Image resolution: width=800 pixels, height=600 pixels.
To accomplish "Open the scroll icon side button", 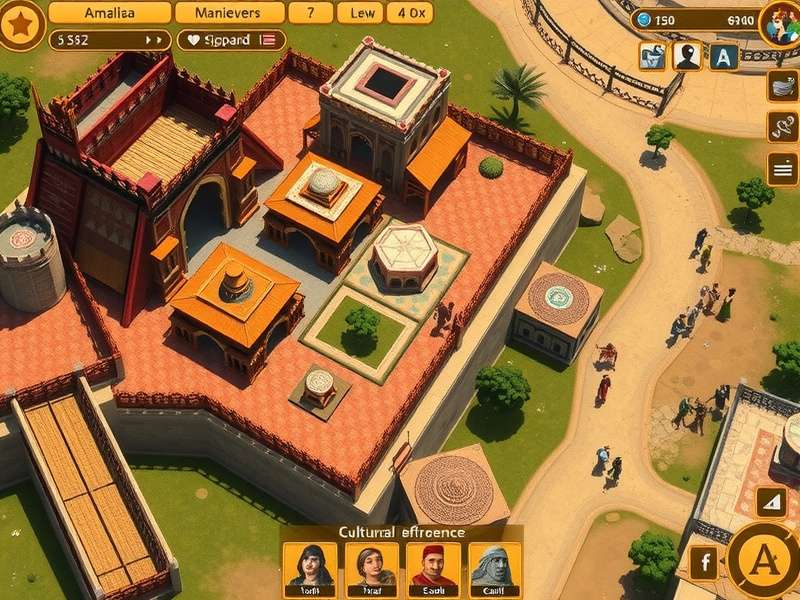I will point(783,127).
